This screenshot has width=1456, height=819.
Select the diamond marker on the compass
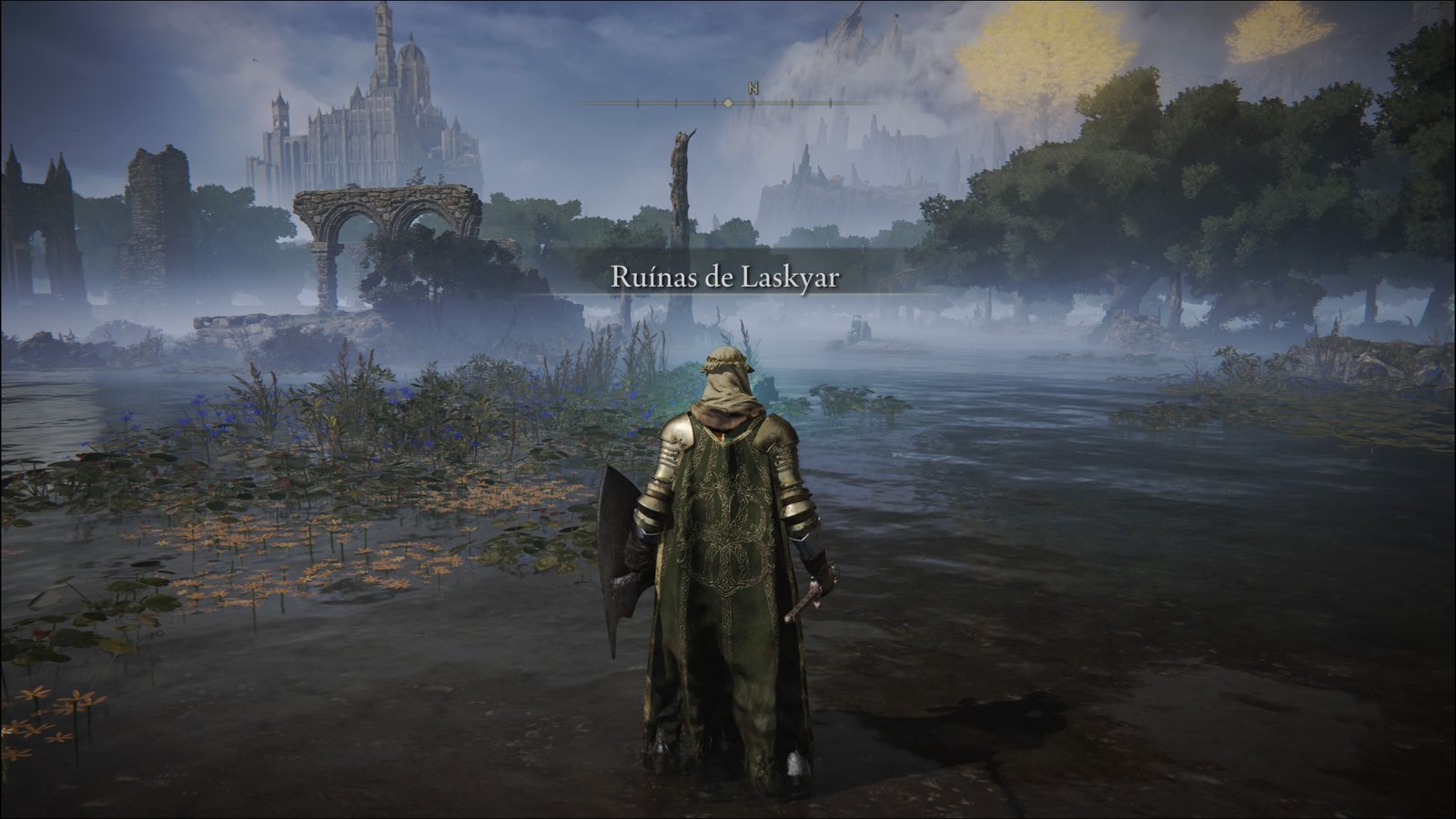tap(728, 104)
